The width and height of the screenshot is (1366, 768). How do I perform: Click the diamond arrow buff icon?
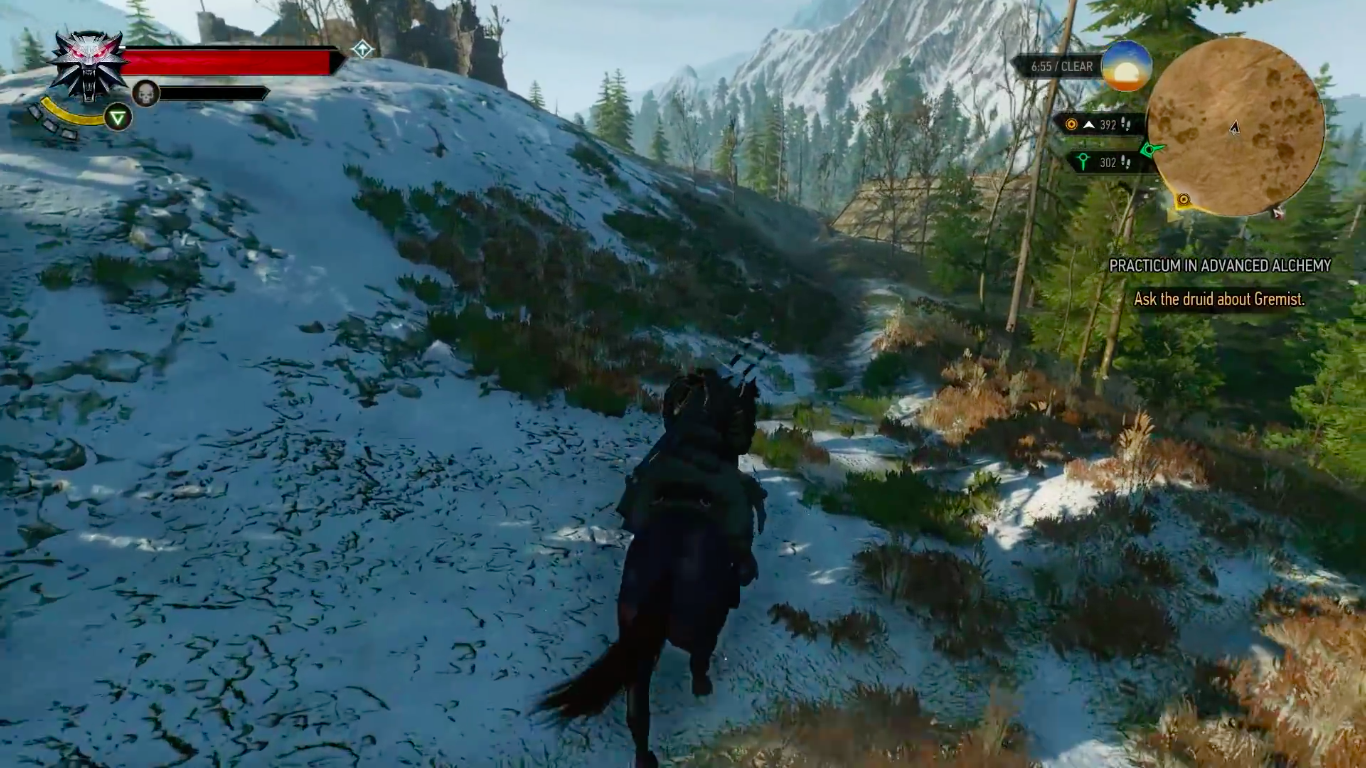pyautogui.click(x=362, y=48)
